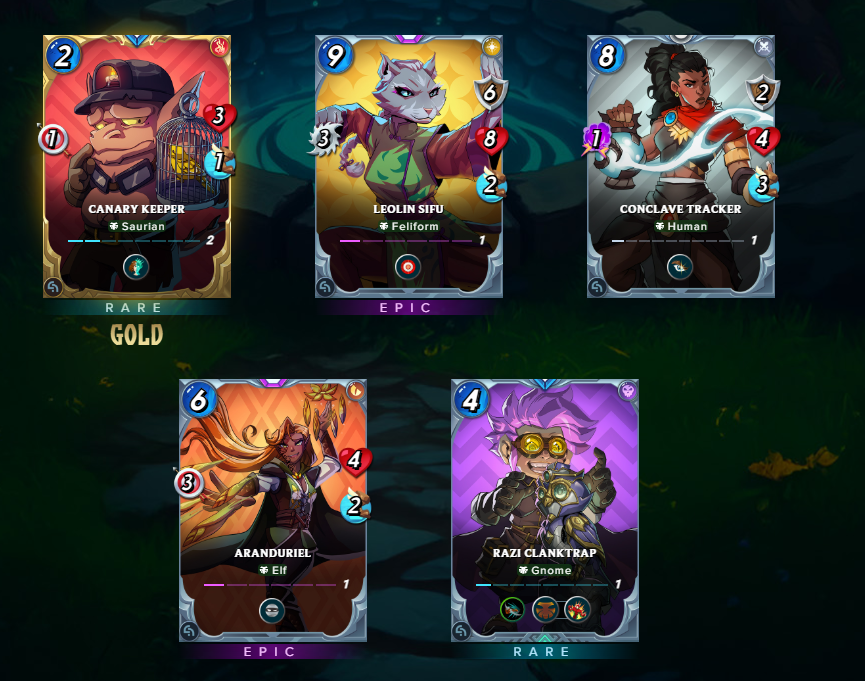Inspect Leolin Sifu's target ability icon

(408, 266)
